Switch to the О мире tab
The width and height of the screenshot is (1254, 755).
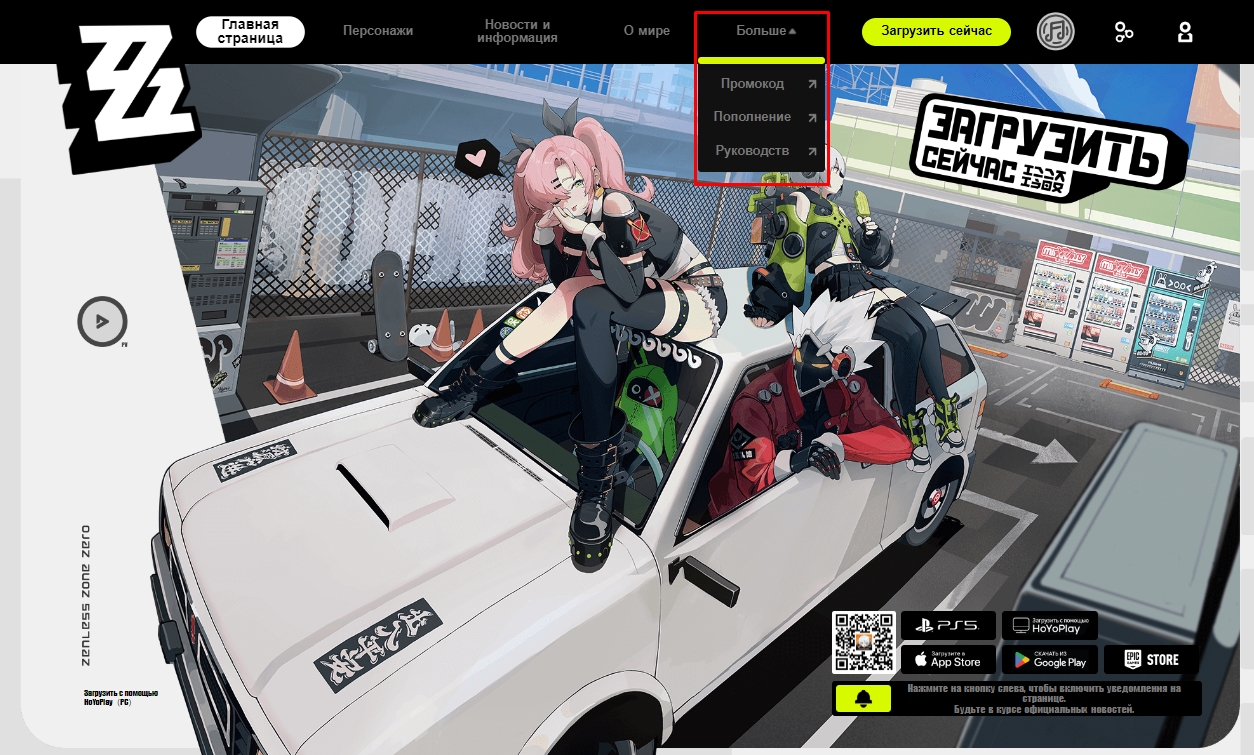click(647, 31)
